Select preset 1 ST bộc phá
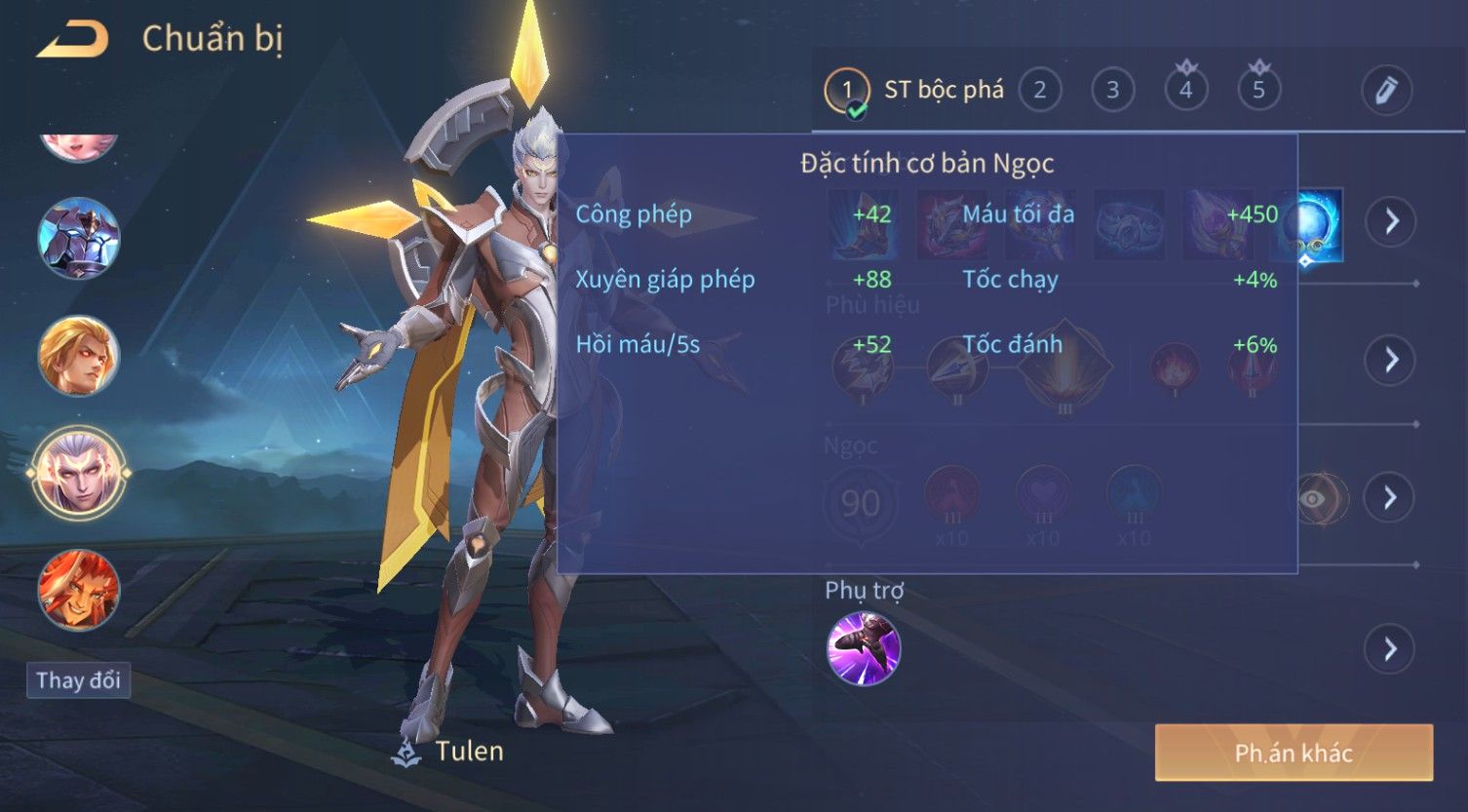This screenshot has width=1468, height=812. (846, 91)
